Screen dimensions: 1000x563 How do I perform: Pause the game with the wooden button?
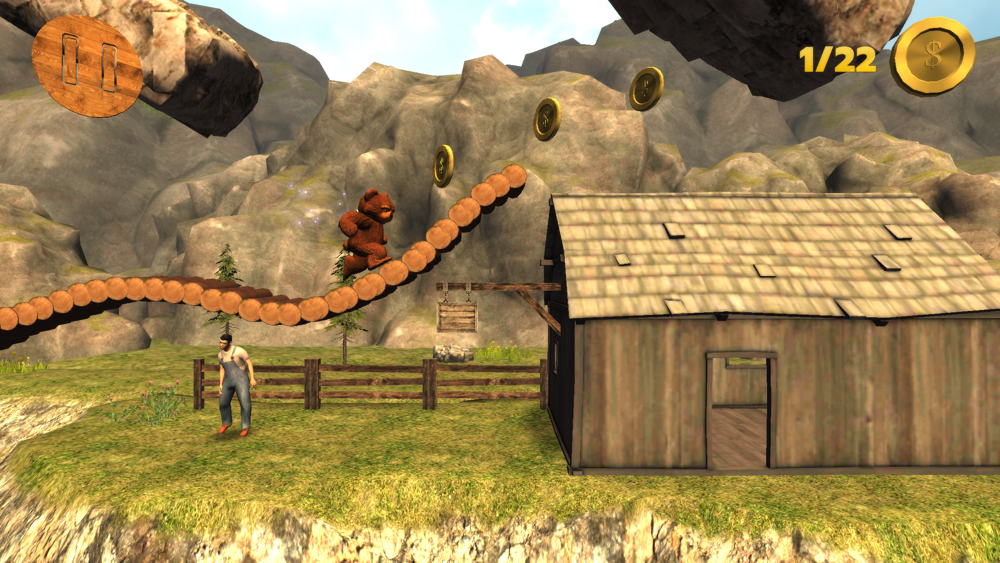coord(87,66)
